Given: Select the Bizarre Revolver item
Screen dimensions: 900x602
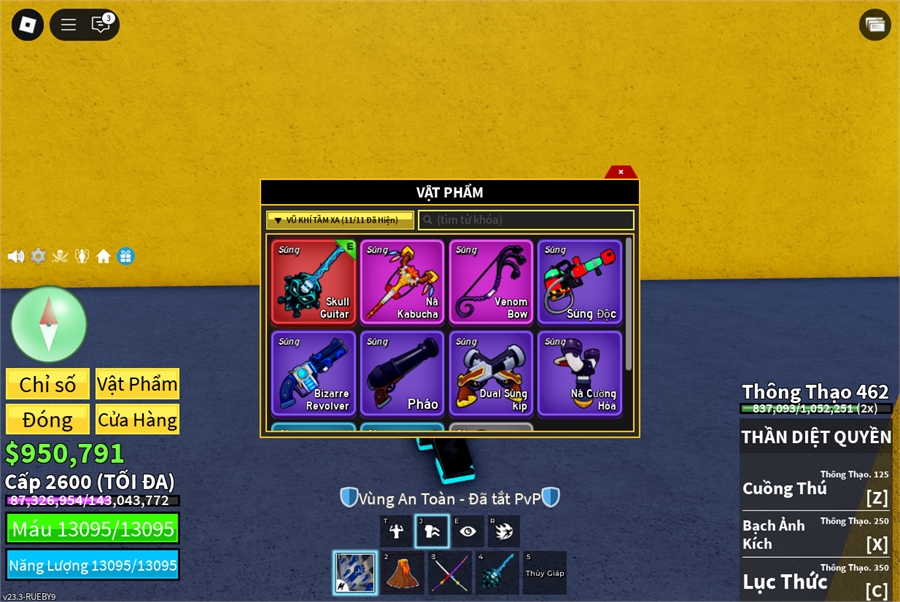Looking at the screenshot, I should (313, 373).
